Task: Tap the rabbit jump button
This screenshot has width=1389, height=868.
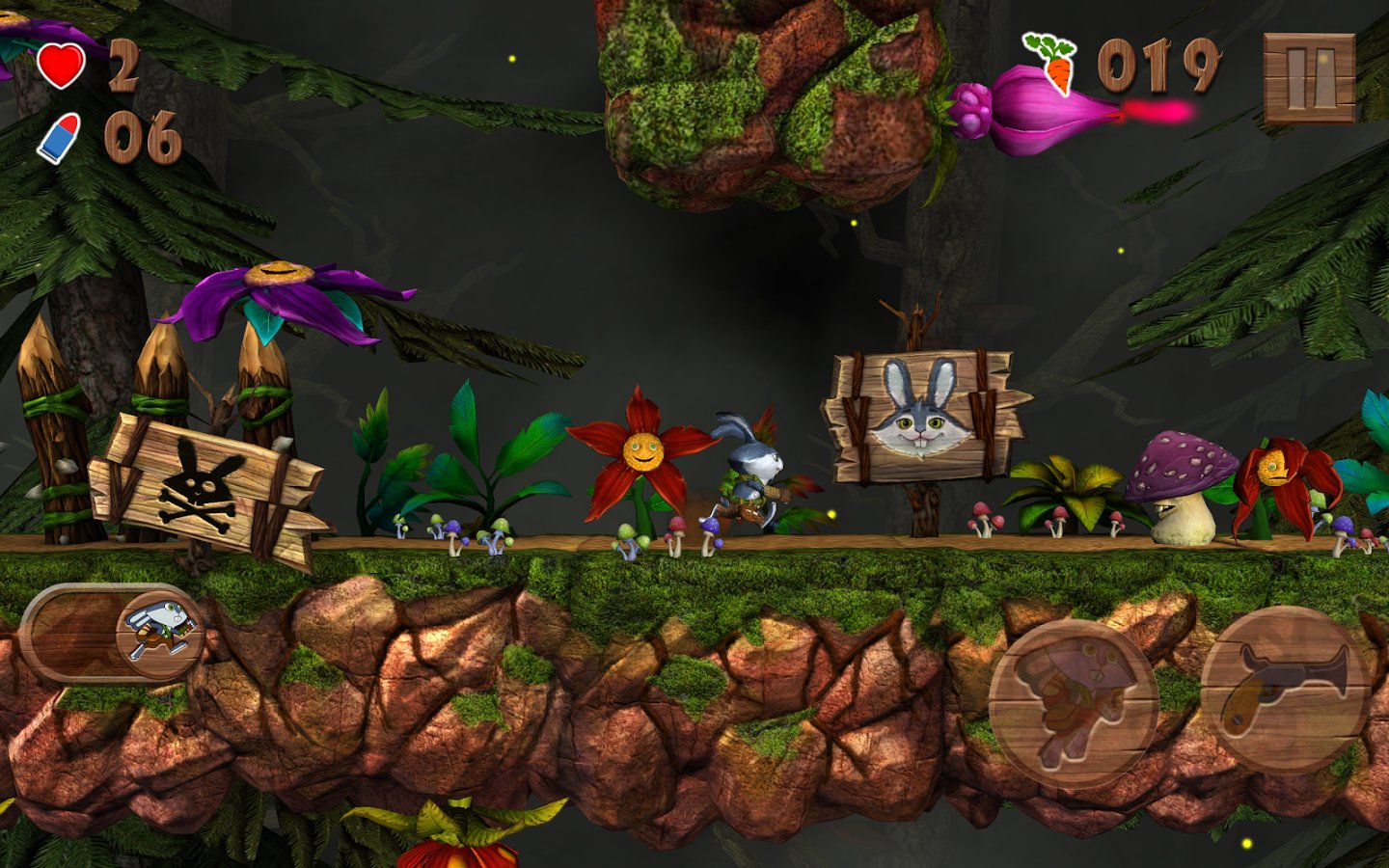Action: (x=1072, y=703)
